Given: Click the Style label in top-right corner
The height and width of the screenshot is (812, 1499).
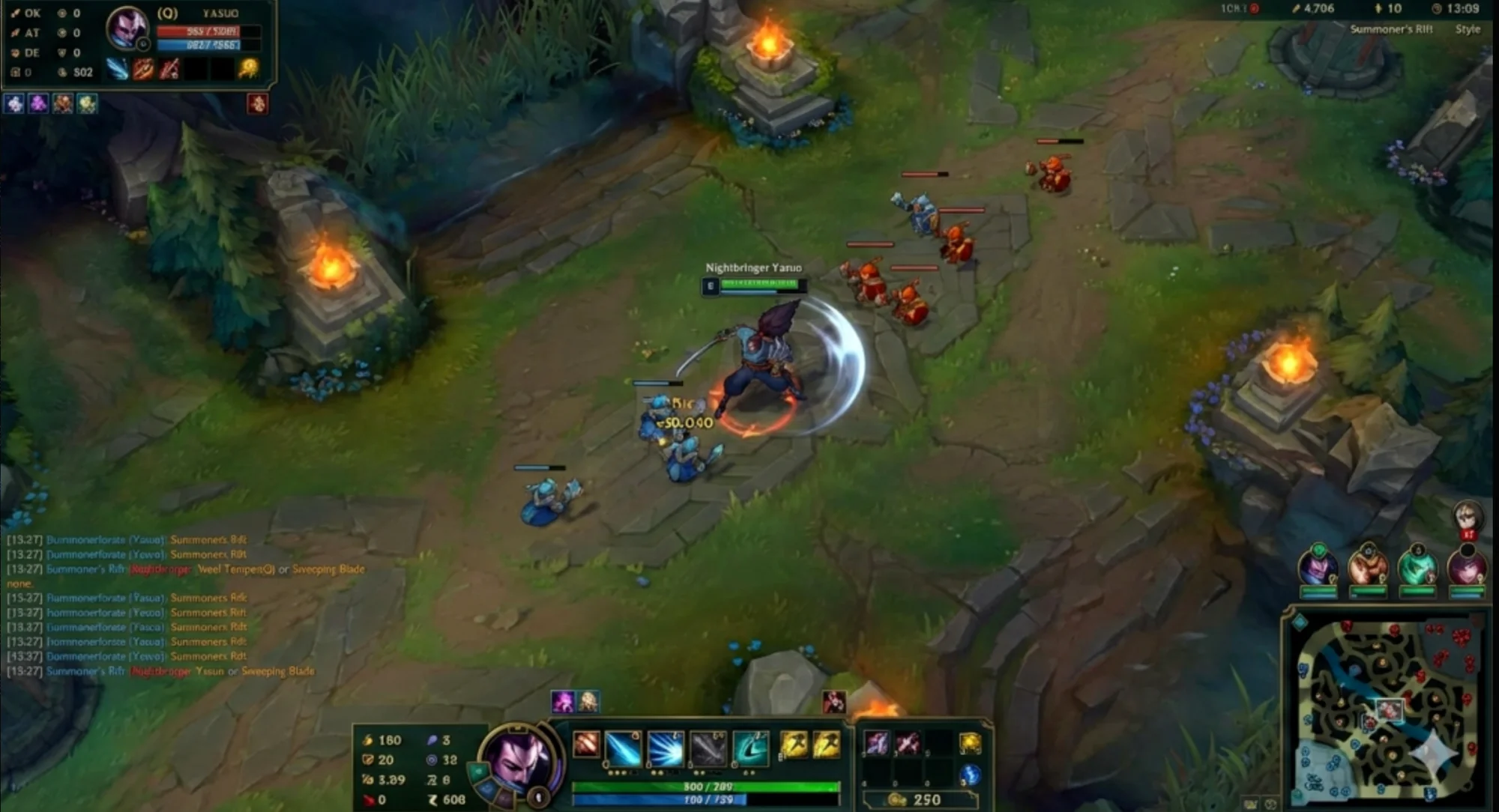Looking at the screenshot, I should point(1468,30).
